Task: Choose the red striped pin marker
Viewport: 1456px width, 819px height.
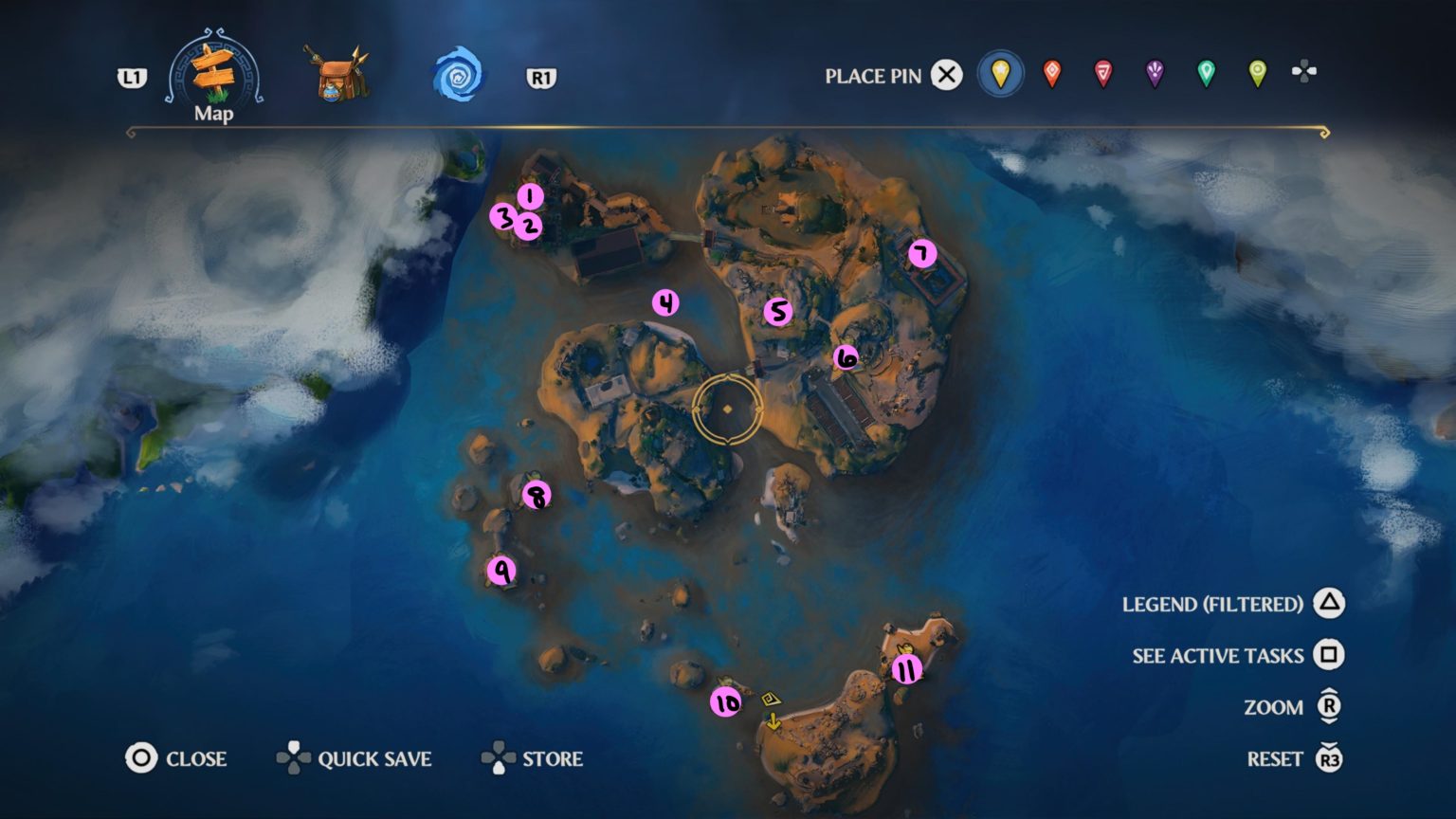Action: (x=1103, y=75)
